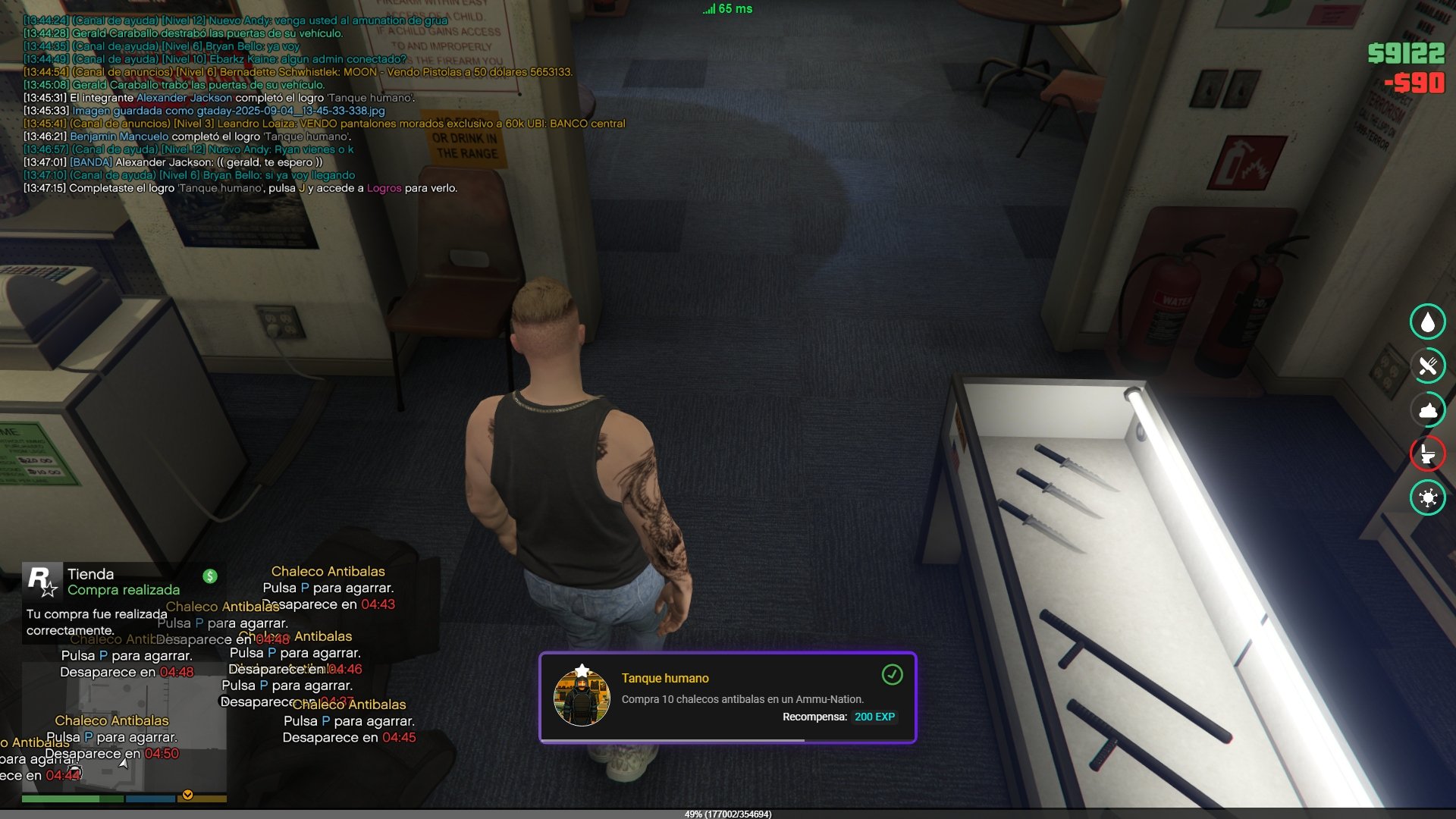Viewport: 1456px width, 819px height.
Task: Click the Bernadette Schwhistlek pistol advertisement message
Action: pos(322,72)
